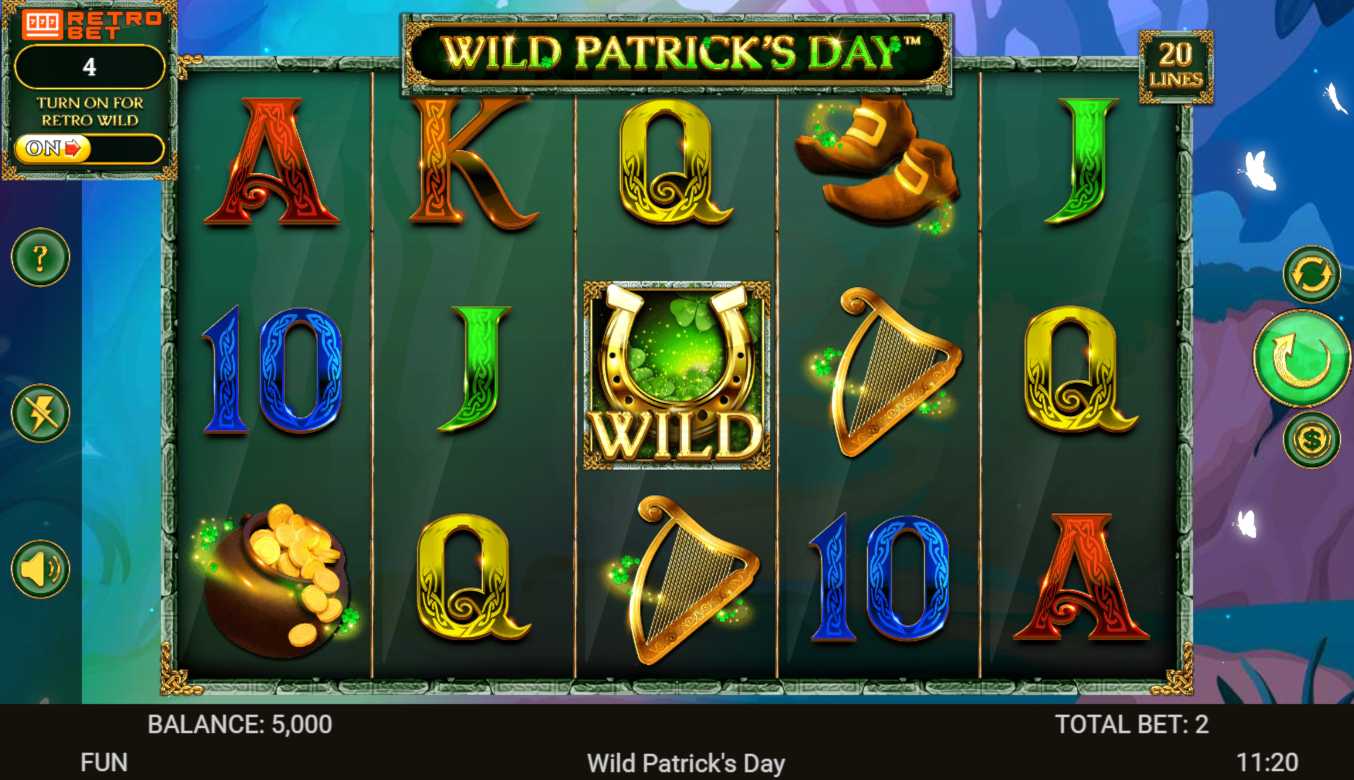Open the question mark help button

[x=40, y=258]
